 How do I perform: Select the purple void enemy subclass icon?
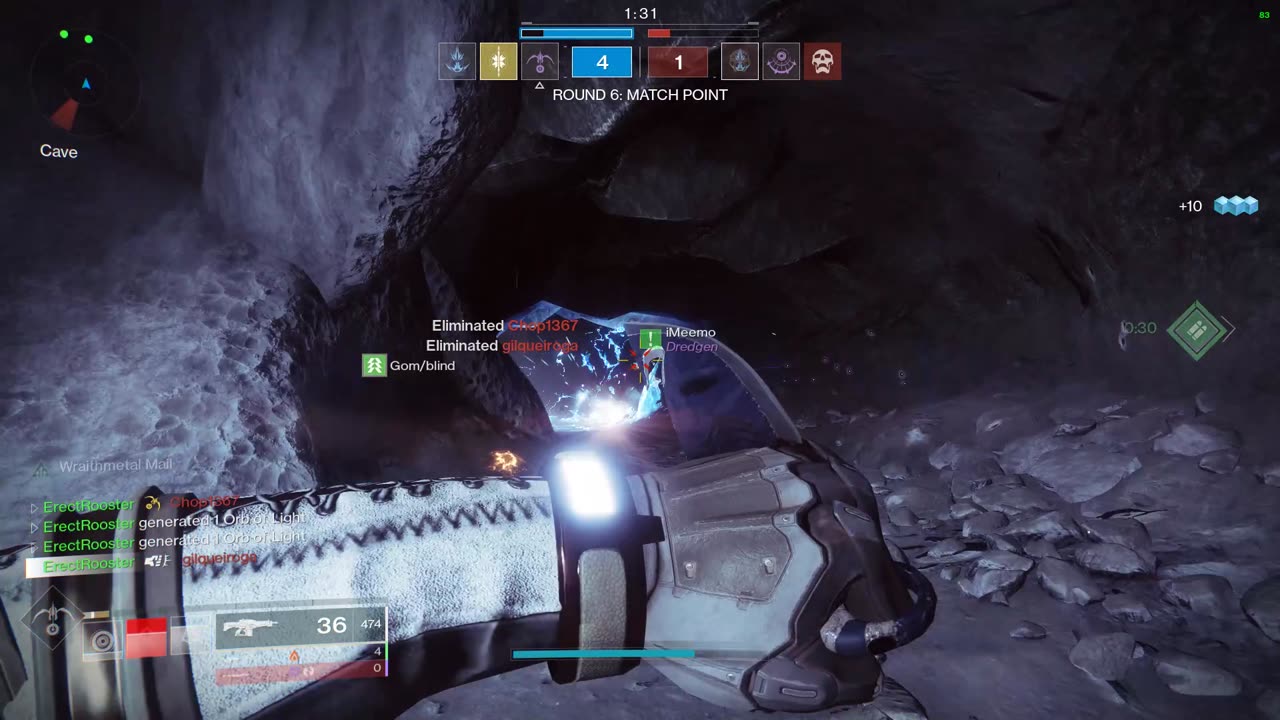point(781,62)
